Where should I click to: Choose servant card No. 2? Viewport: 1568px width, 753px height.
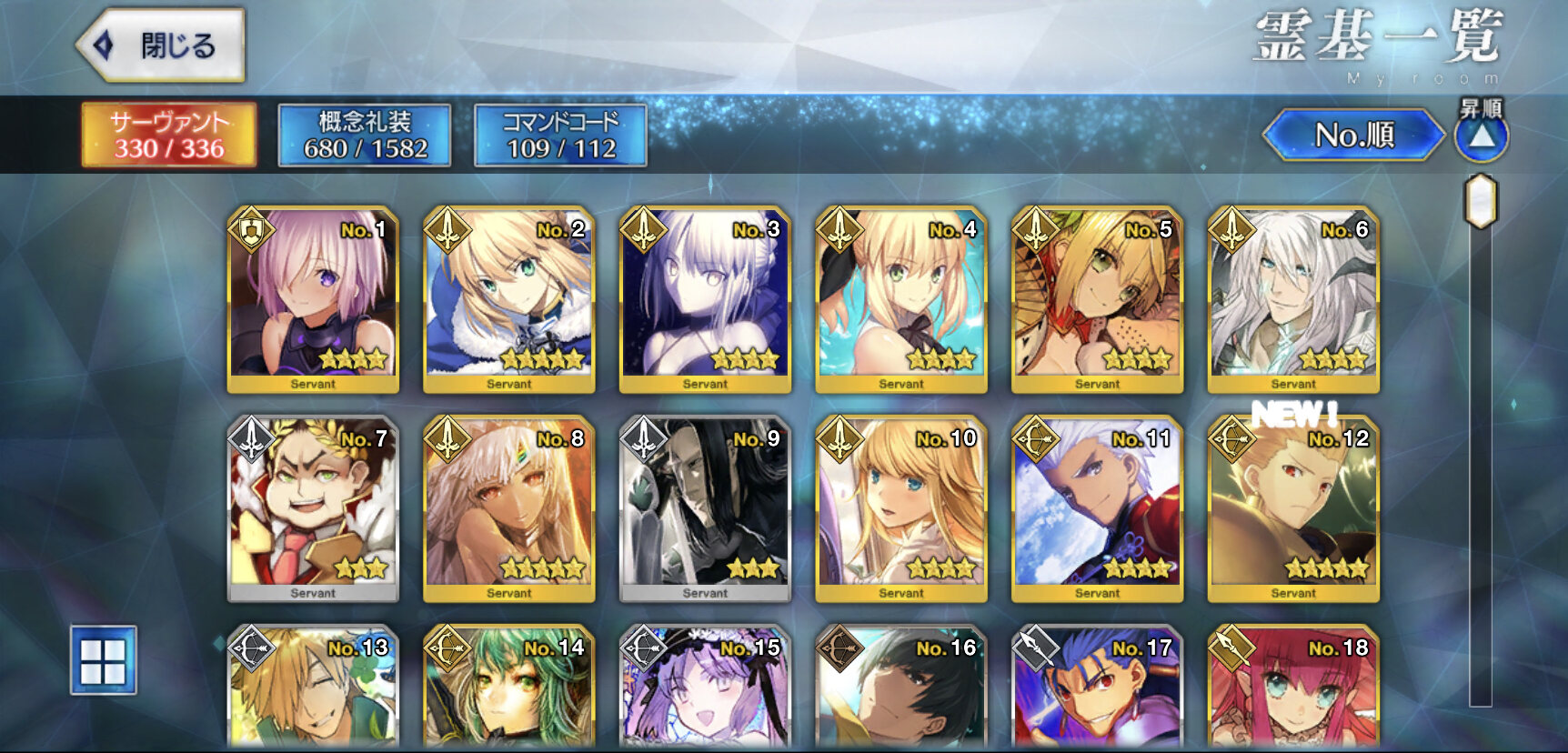coord(509,298)
